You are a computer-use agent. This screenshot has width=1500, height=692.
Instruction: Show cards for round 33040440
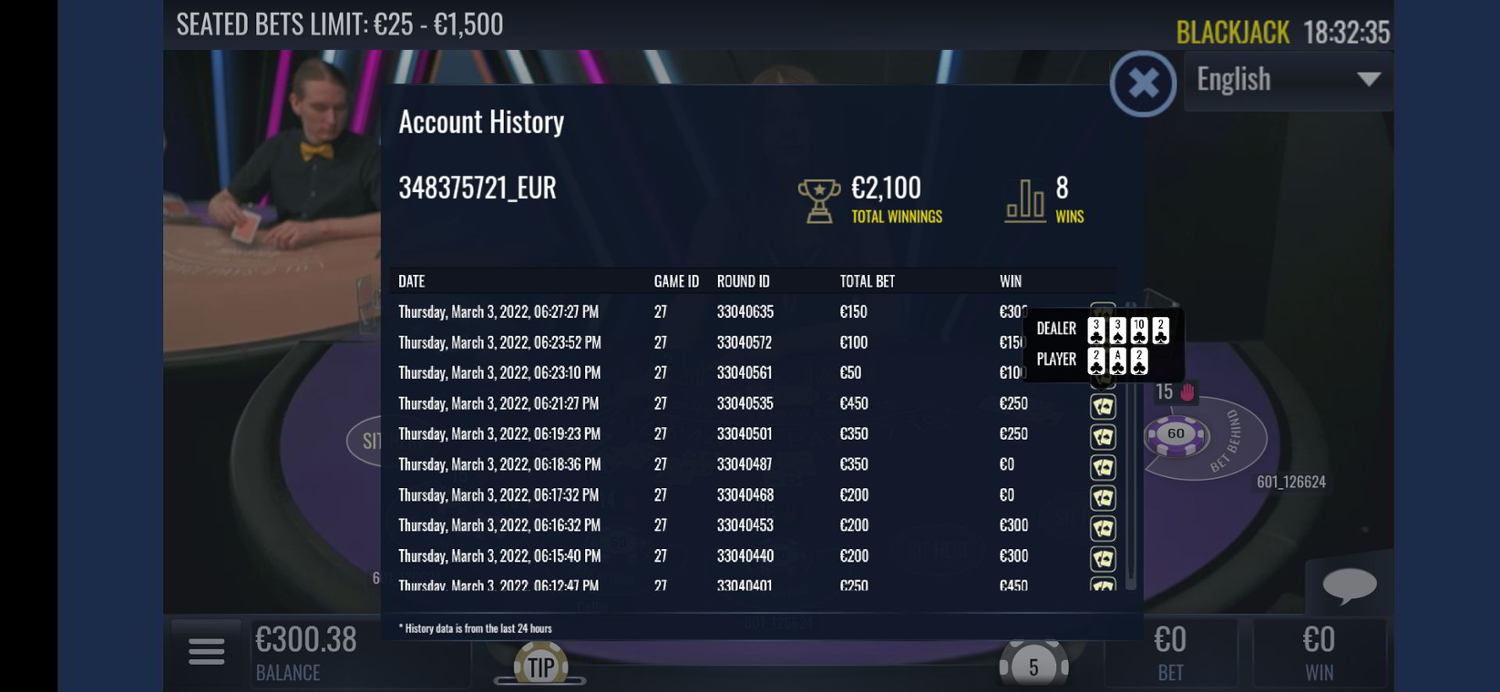point(1102,558)
